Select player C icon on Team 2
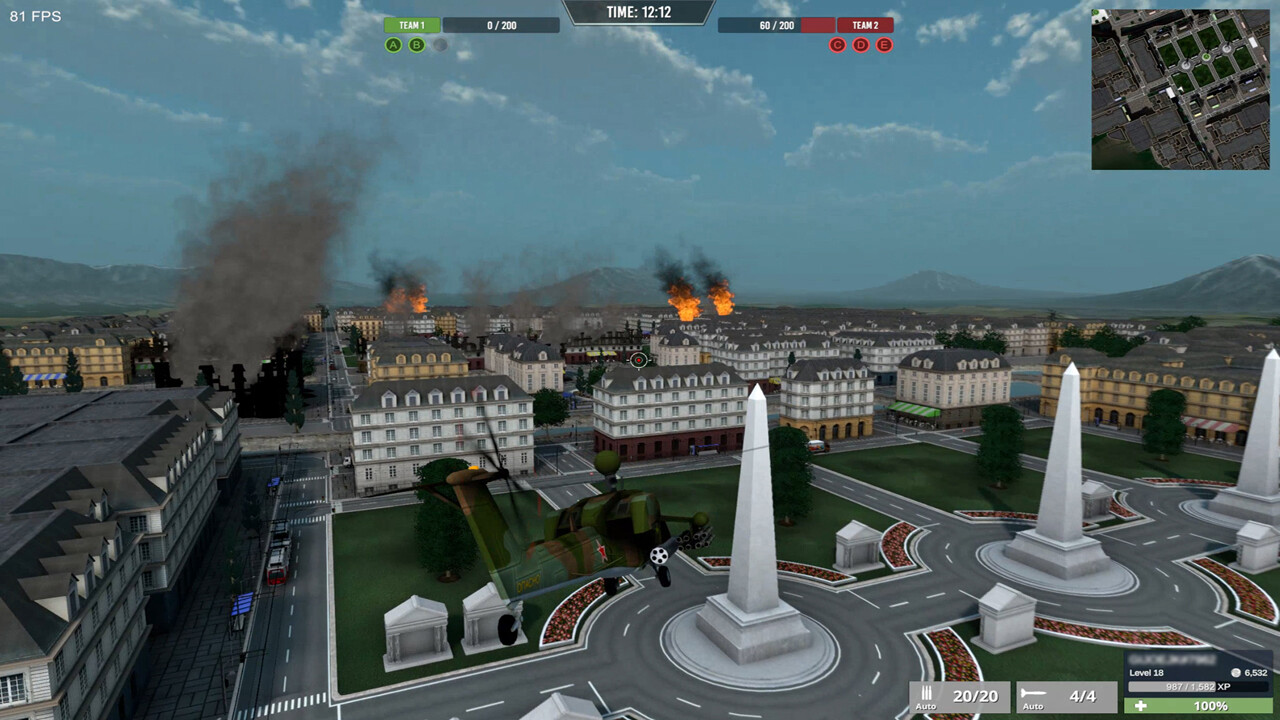Viewport: 1280px width, 720px height. click(836, 44)
